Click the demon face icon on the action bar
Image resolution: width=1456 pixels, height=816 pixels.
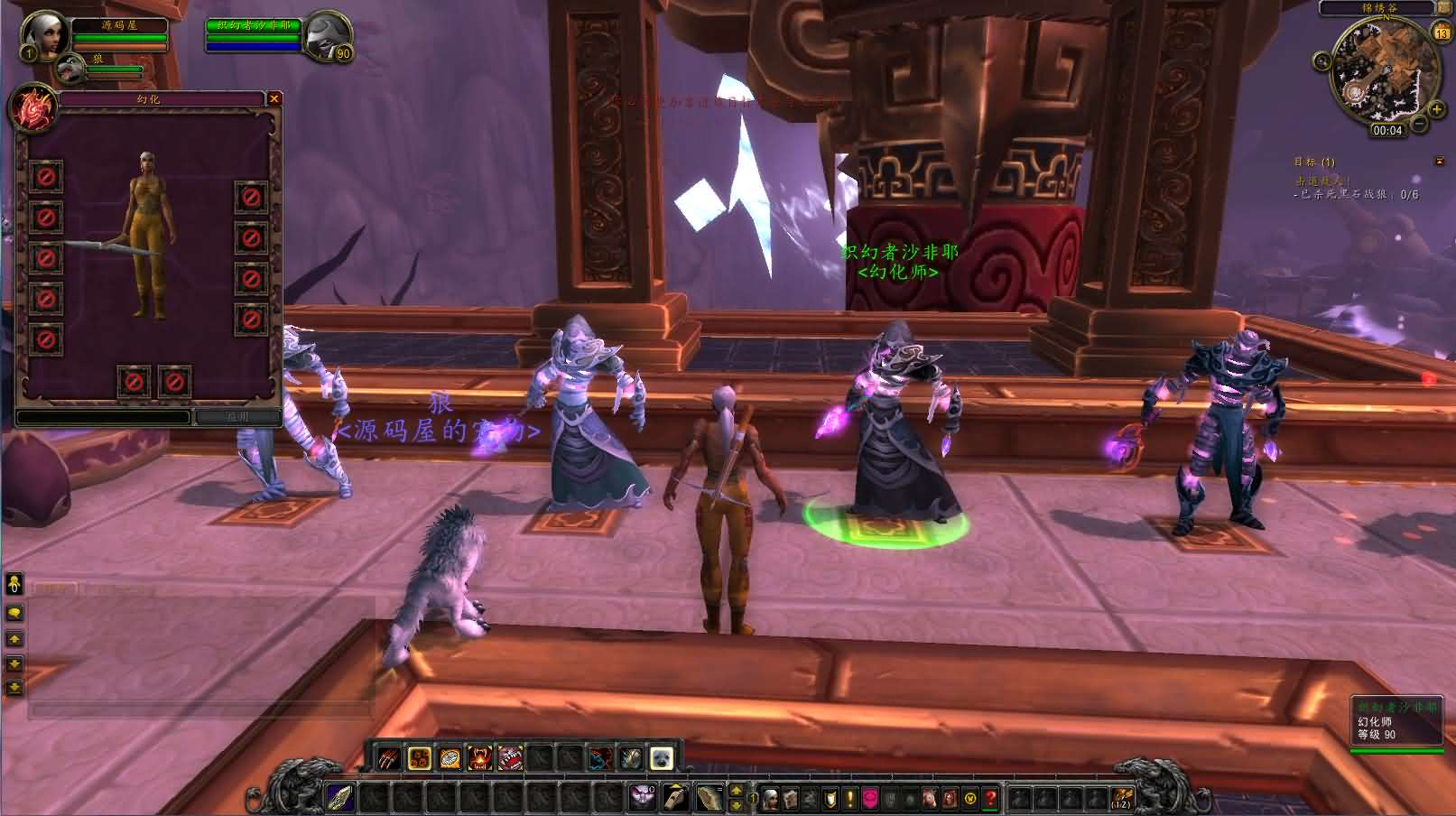click(x=642, y=797)
